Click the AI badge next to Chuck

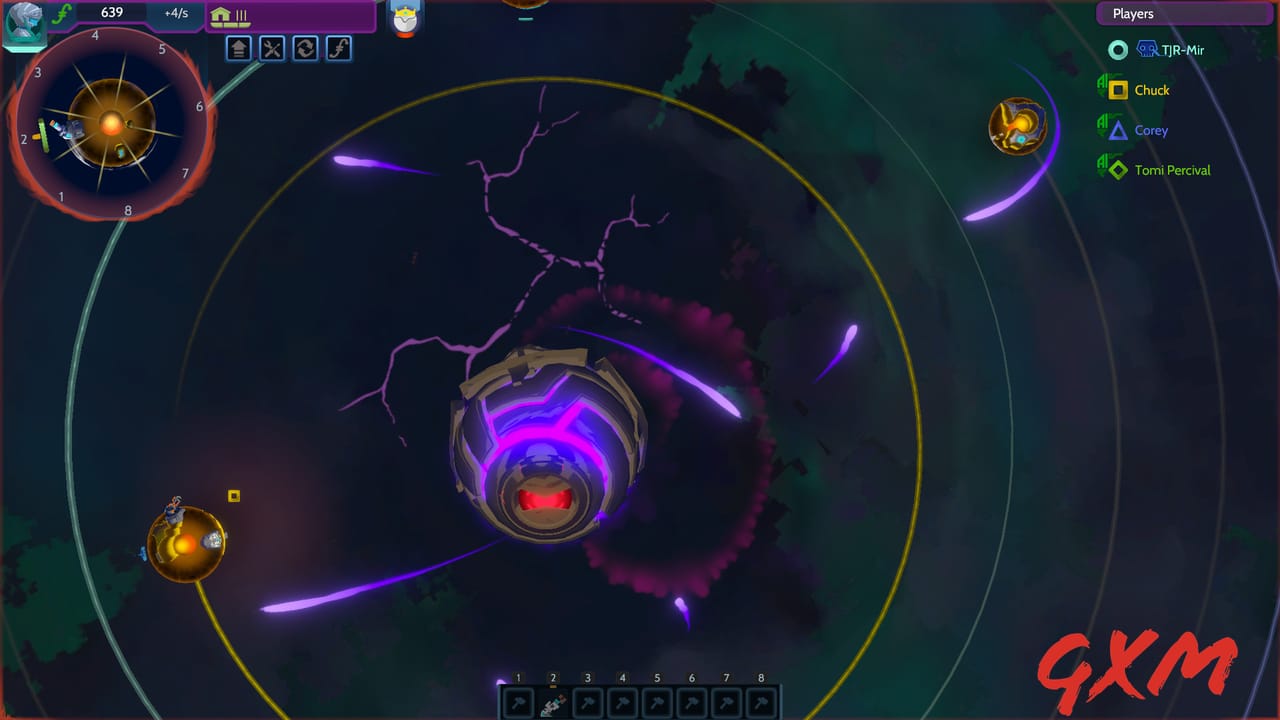[1101, 89]
